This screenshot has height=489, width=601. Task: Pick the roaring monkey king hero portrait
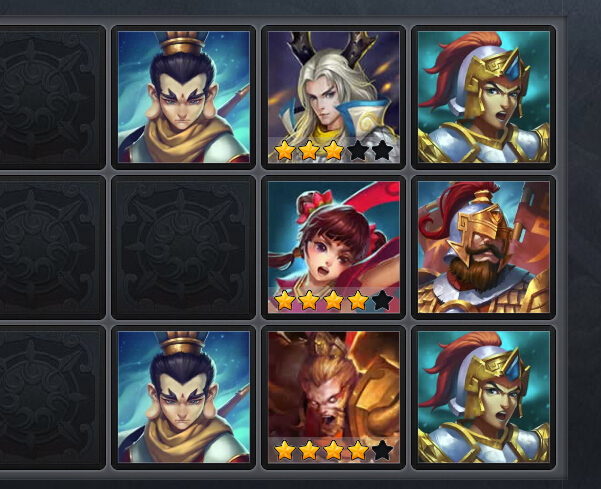point(333,397)
